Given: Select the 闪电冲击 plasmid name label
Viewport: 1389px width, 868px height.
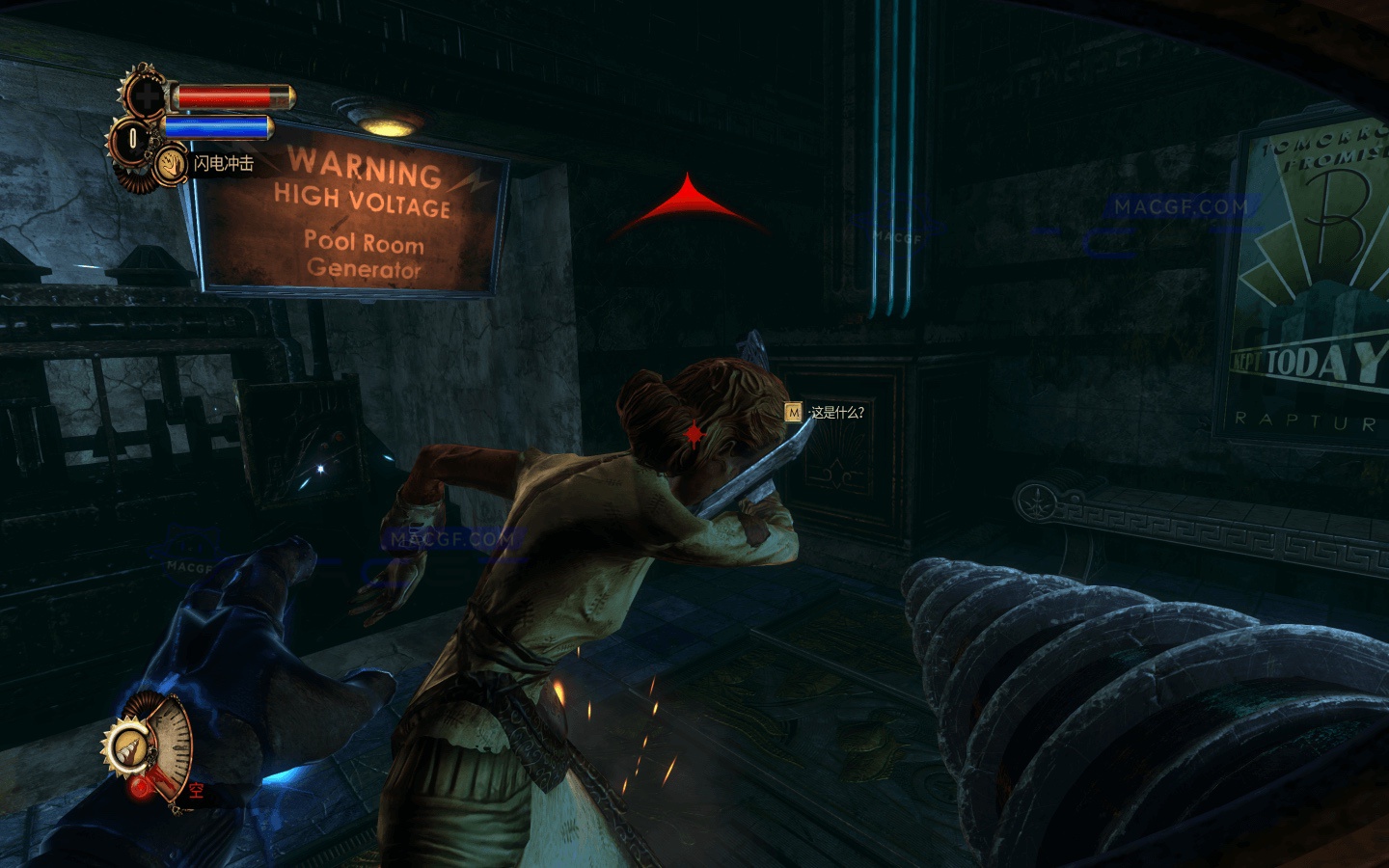Looking at the screenshot, I should [x=225, y=162].
